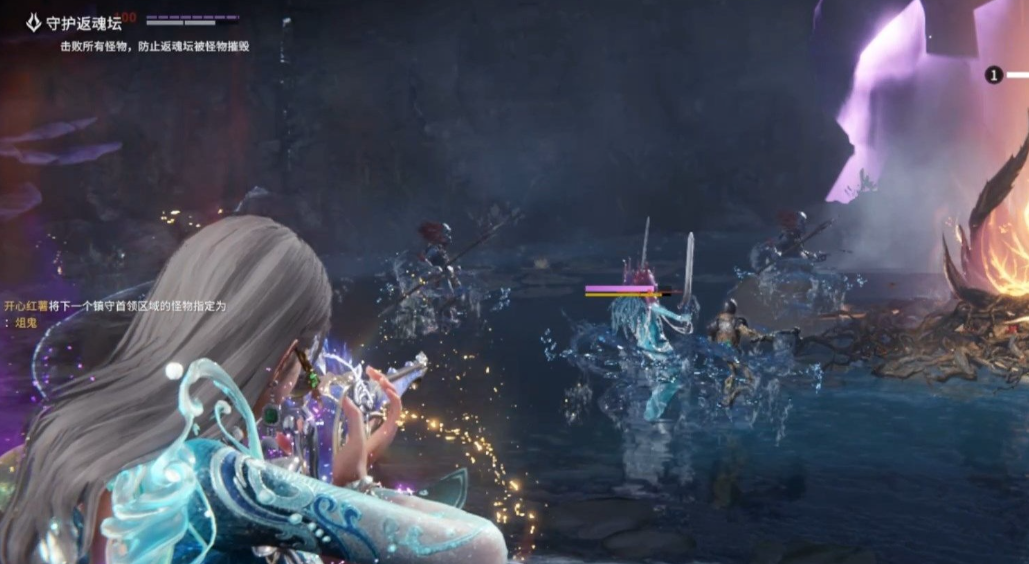The height and width of the screenshot is (564, 1029).
Task: Click the flame emblem beside the objective title
Action: coord(34,22)
